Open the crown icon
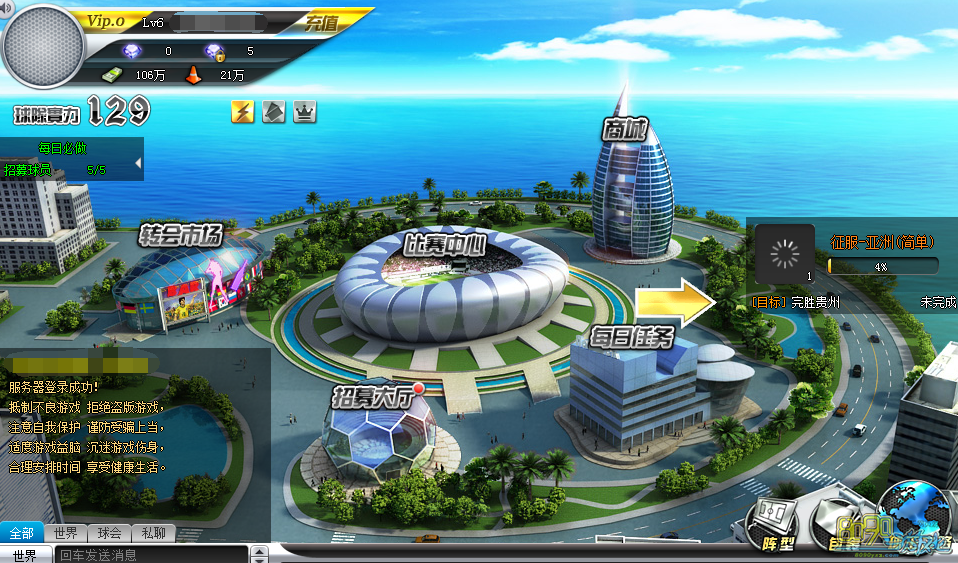Viewport: 958px width, 563px height. pyautogui.click(x=305, y=112)
